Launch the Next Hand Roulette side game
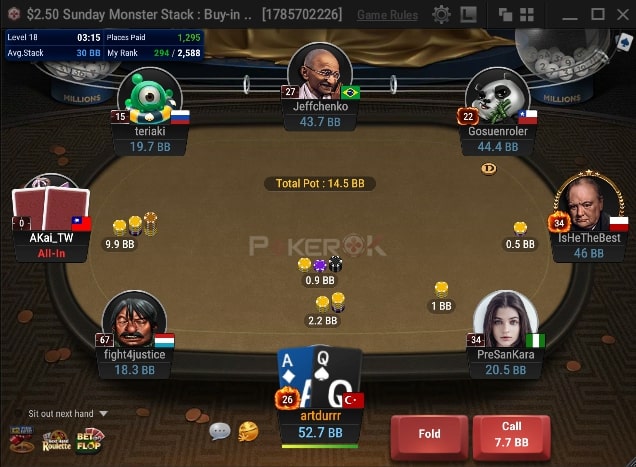Screen dimensions: 636x467 (56, 439)
